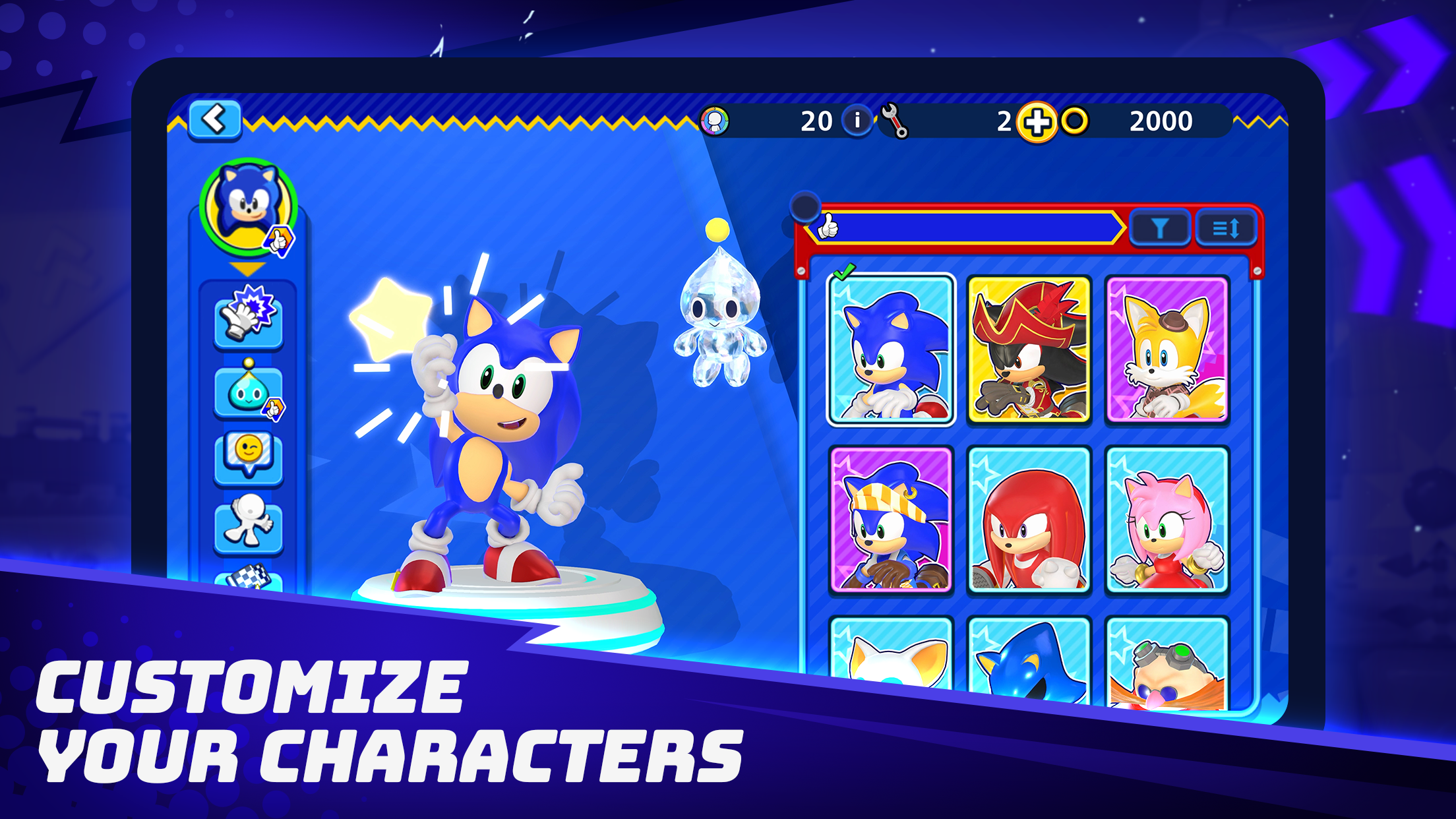Image resolution: width=1456 pixels, height=819 pixels.
Task: Tap the 2000 ring currency display
Action: (1161, 121)
